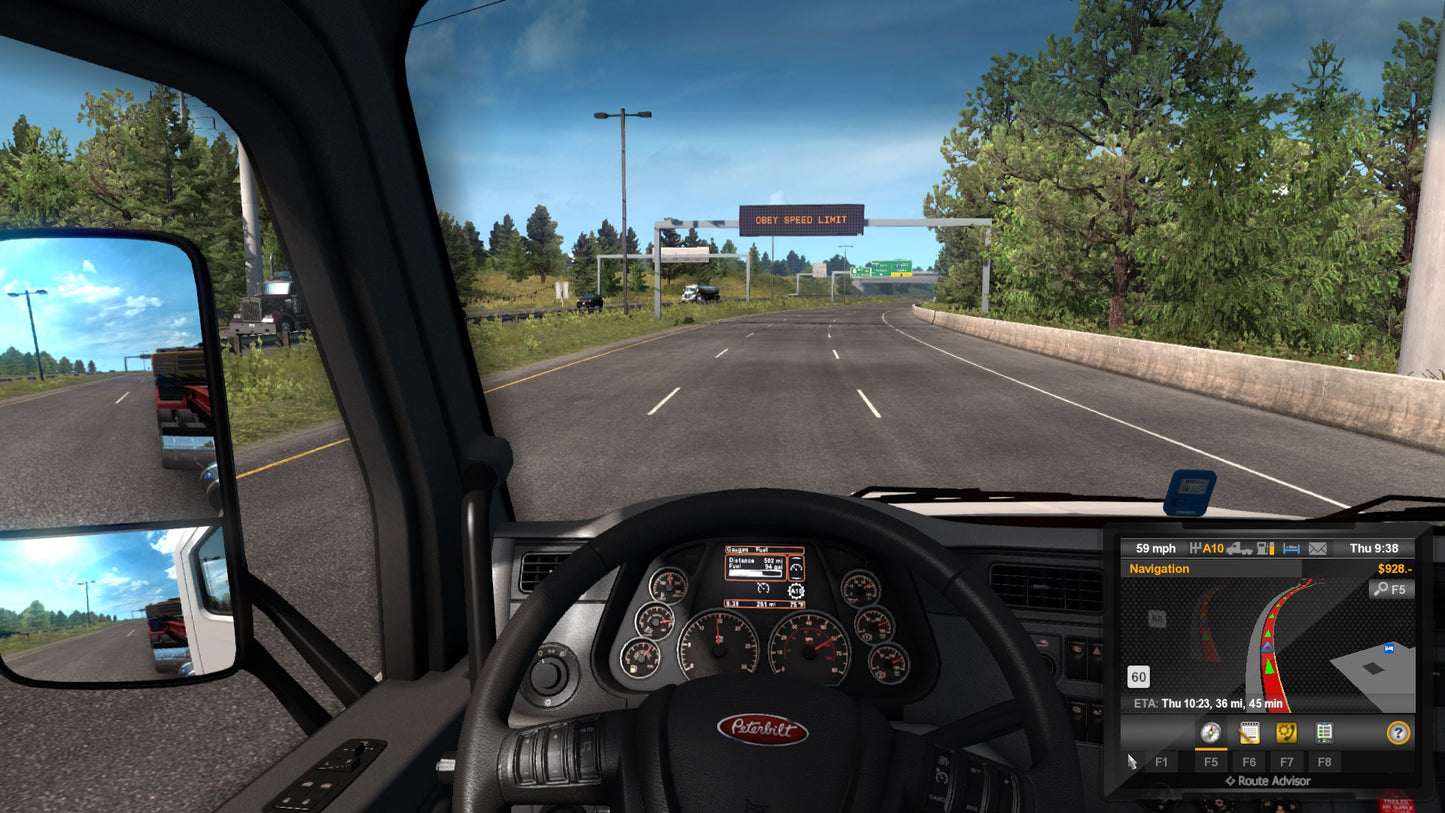This screenshot has width=1445, height=813.
Task: Click the Route Advisor expander arrow
Action: (1230, 781)
